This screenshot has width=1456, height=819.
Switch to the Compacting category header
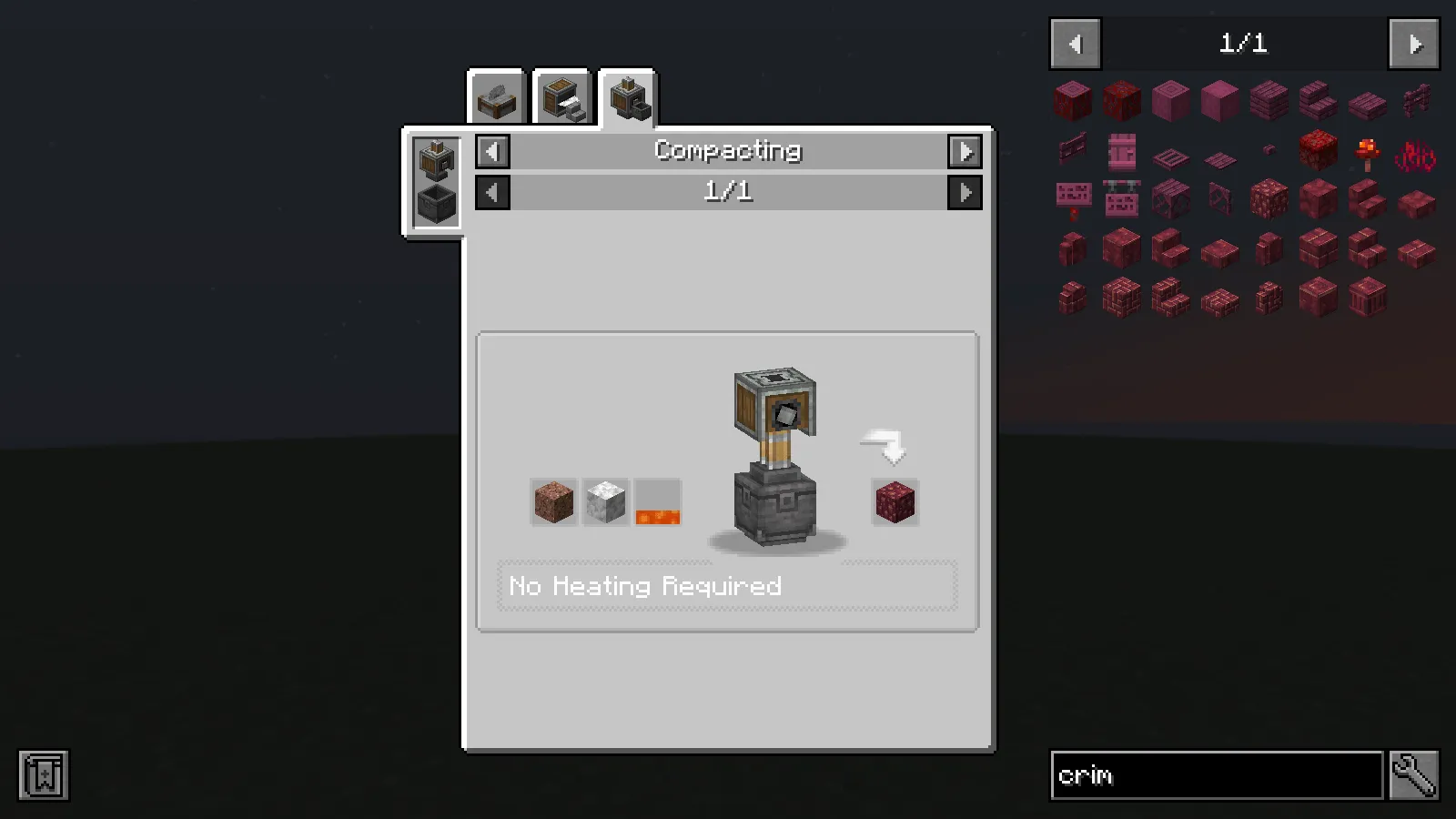(727, 151)
